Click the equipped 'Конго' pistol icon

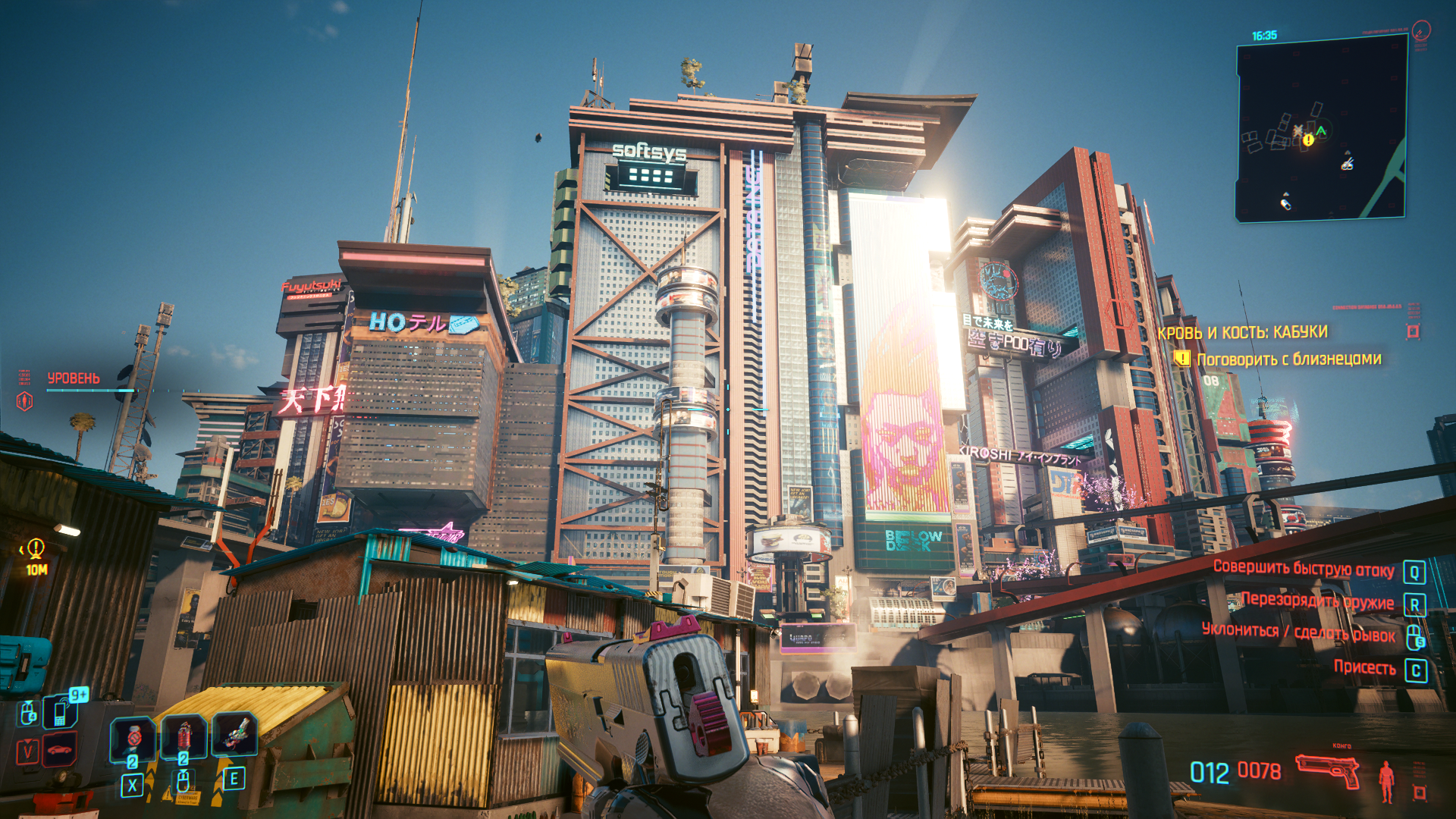pos(1327,772)
